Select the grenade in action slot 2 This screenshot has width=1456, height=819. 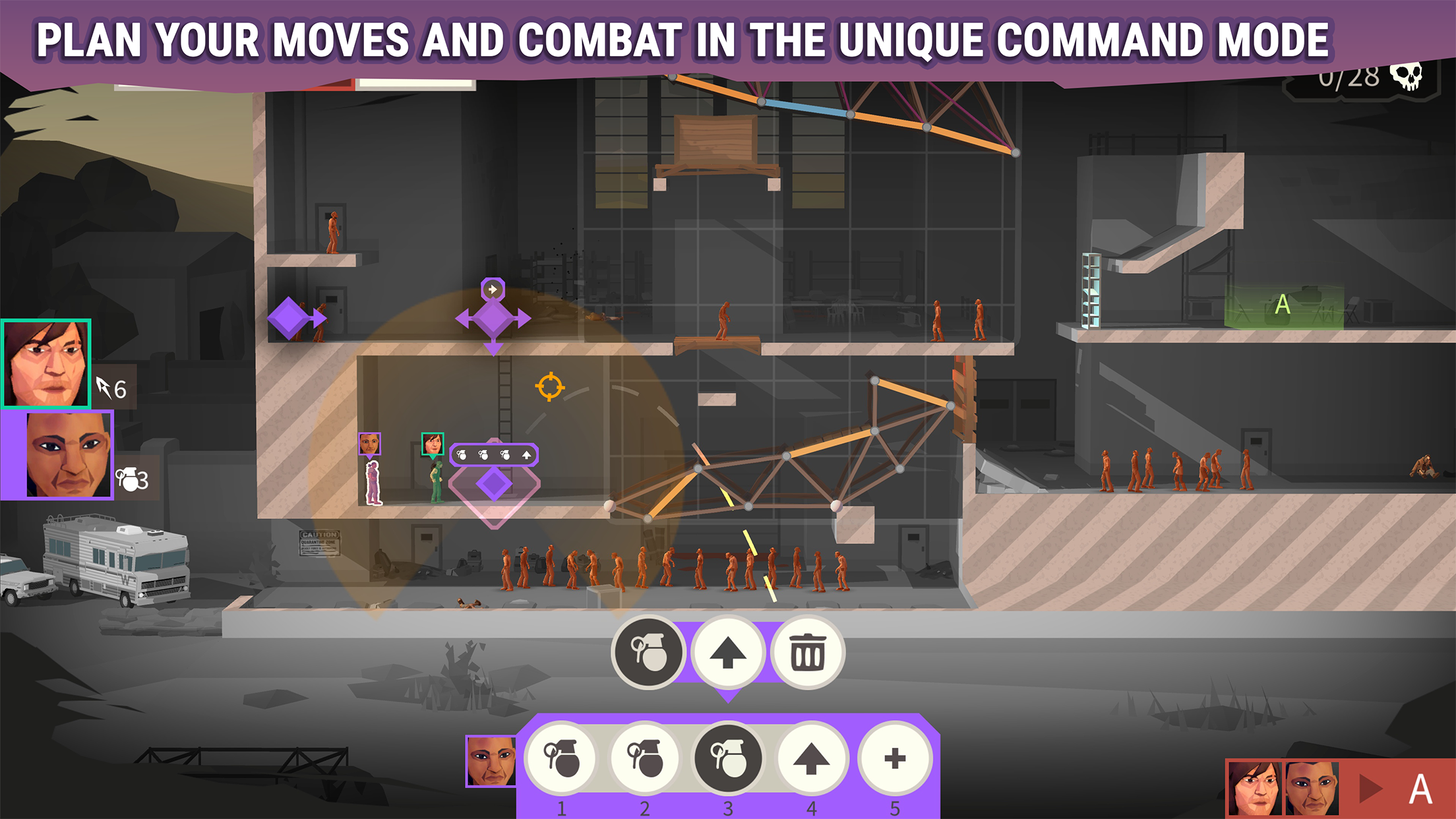(x=644, y=759)
